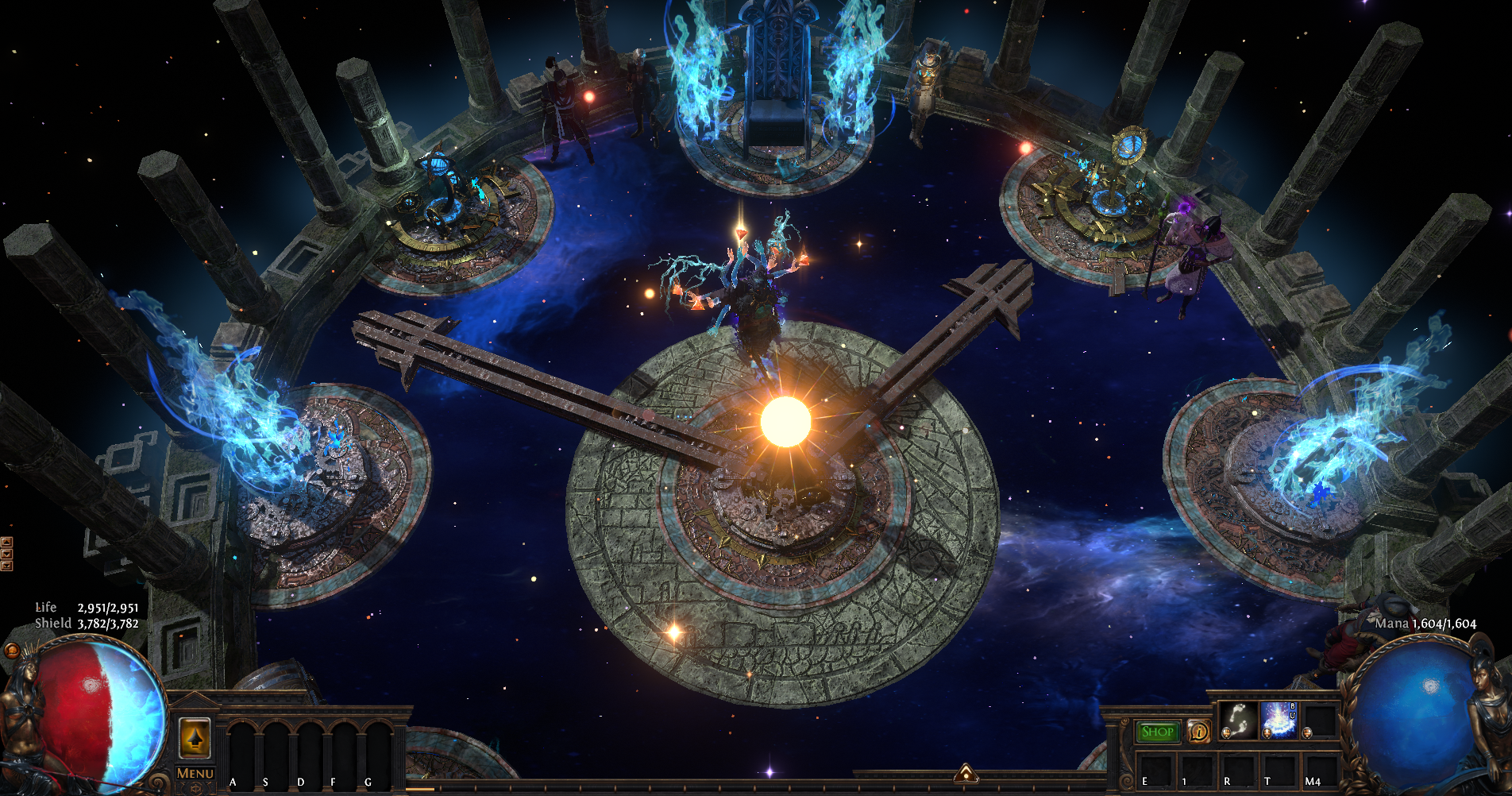
Task: Open the chat bubble icon beside the life orb
Action: tap(12, 651)
